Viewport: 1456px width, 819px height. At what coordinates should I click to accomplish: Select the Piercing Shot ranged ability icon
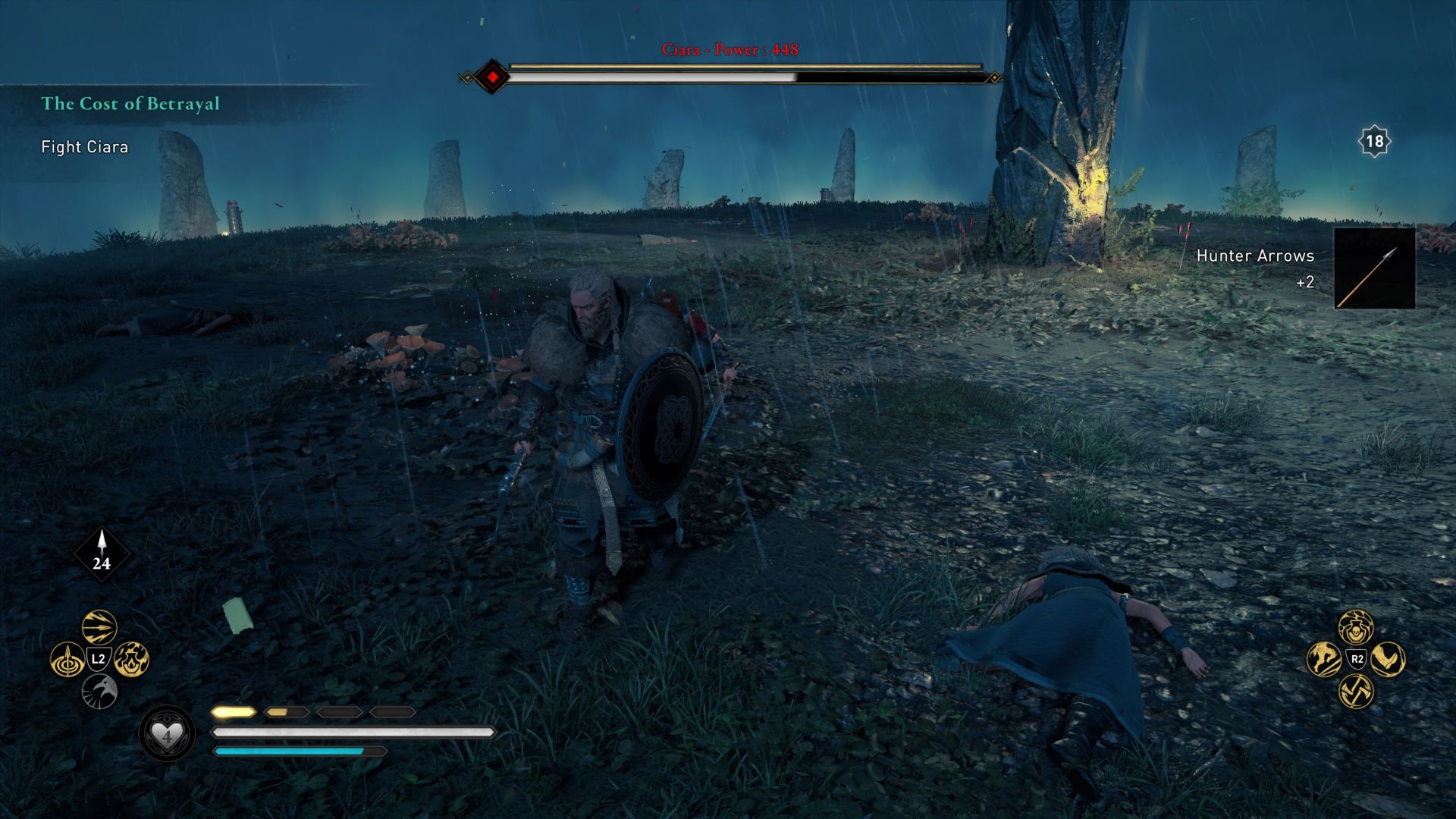68,658
